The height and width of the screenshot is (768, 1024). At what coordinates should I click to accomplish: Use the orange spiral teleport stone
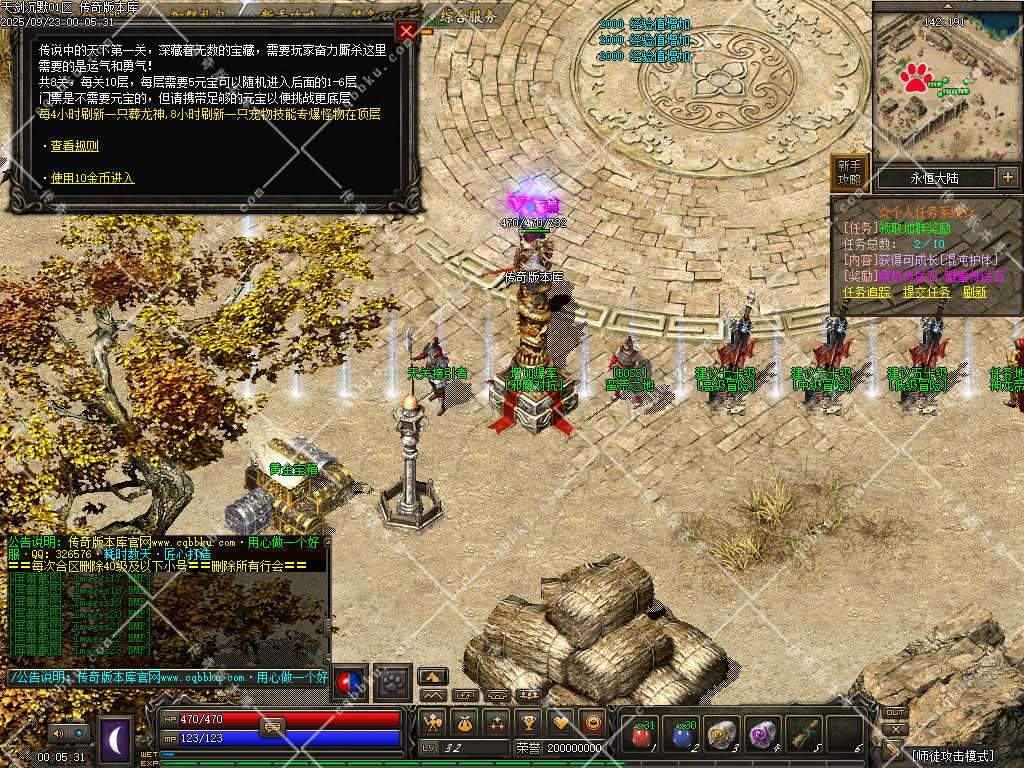[723, 736]
